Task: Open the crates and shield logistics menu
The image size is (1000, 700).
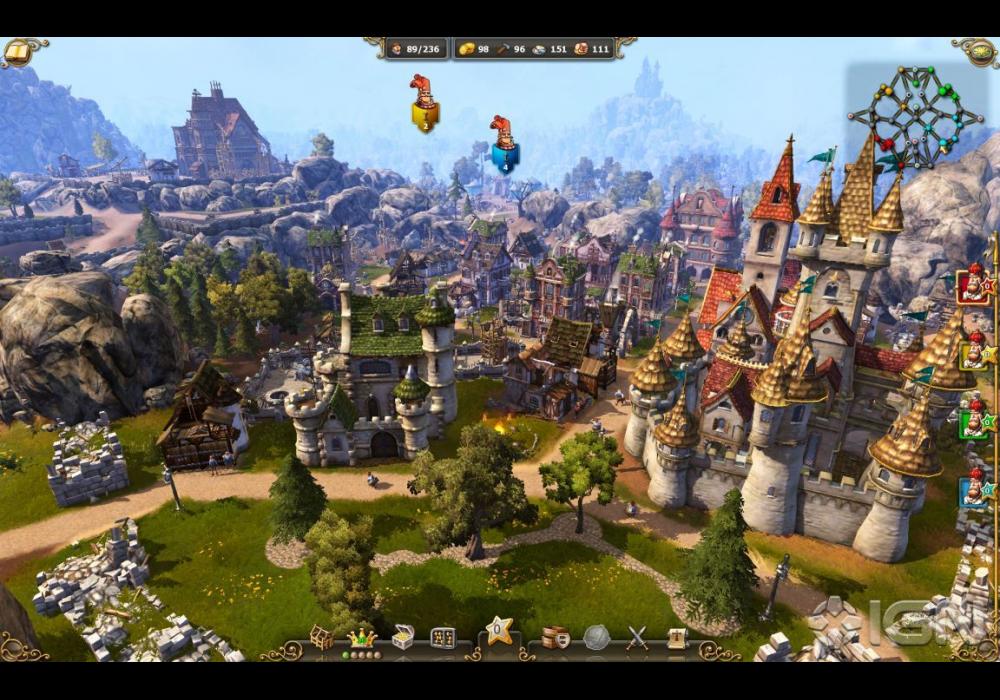Action: 555,637
